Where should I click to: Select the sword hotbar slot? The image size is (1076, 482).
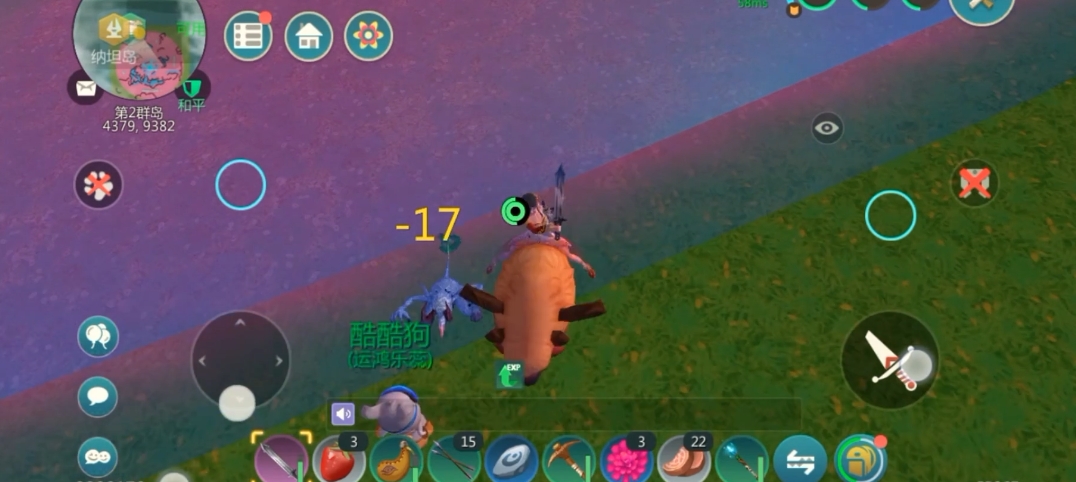tap(280, 461)
